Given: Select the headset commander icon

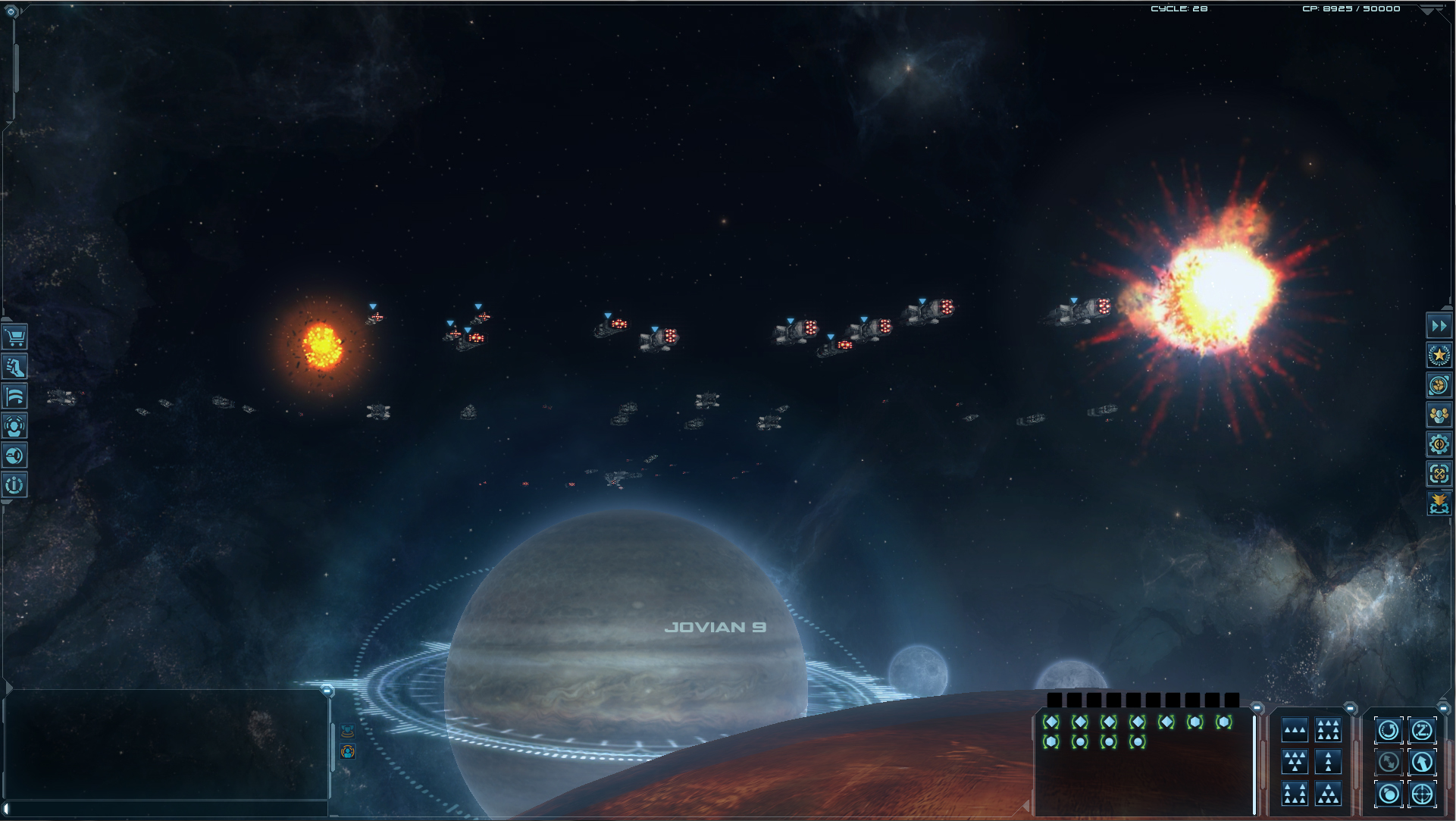Looking at the screenshot, I should click(x=14, y=426).
